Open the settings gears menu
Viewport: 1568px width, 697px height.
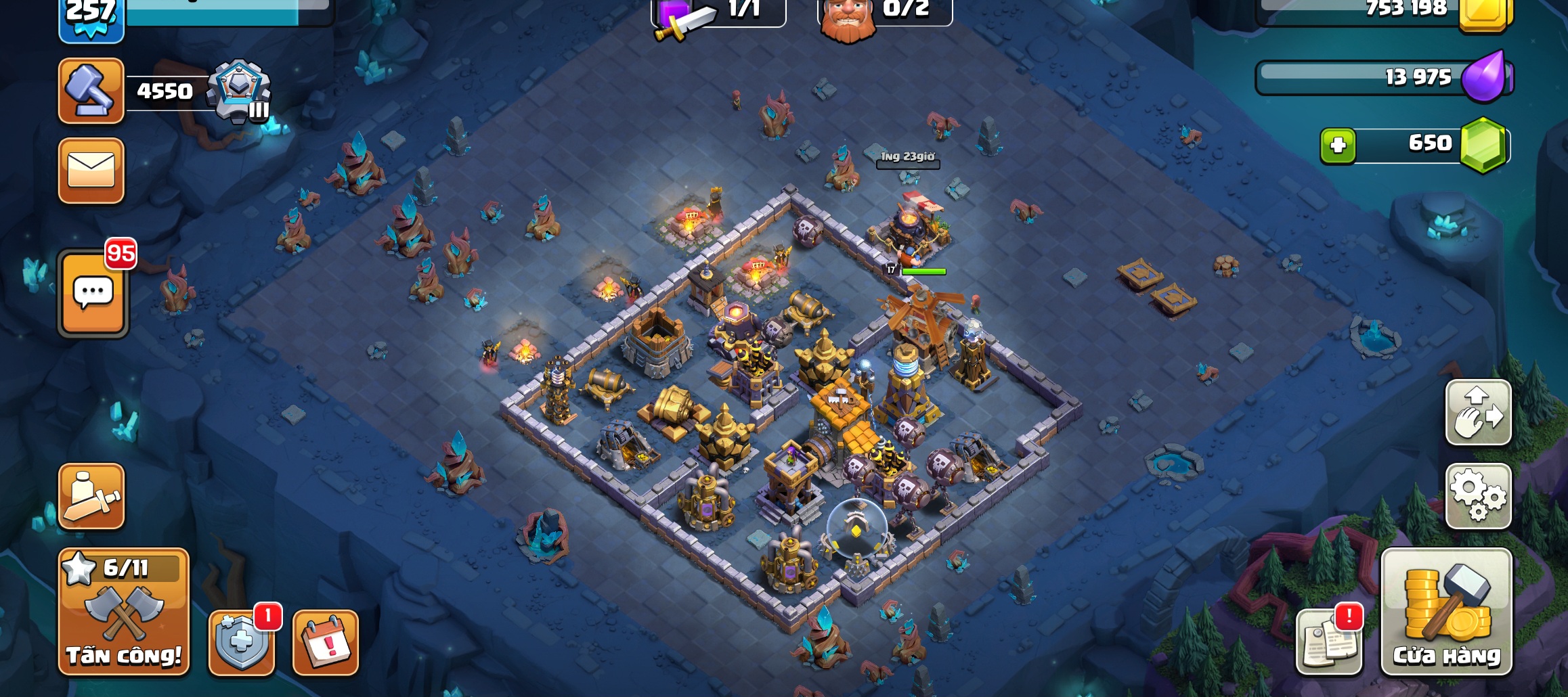click(1478, 496)
